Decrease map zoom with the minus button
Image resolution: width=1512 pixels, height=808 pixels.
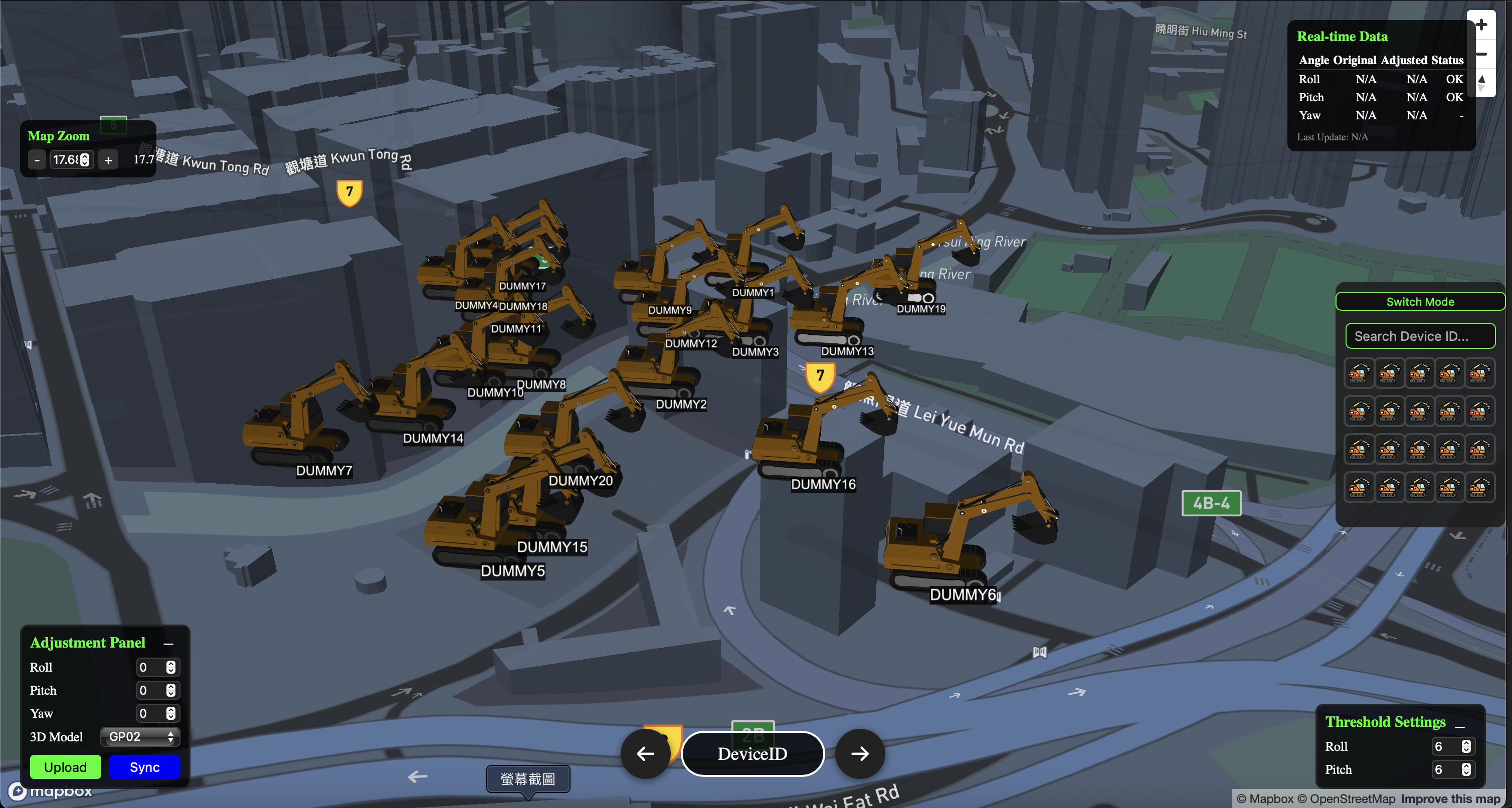[37, 159]
